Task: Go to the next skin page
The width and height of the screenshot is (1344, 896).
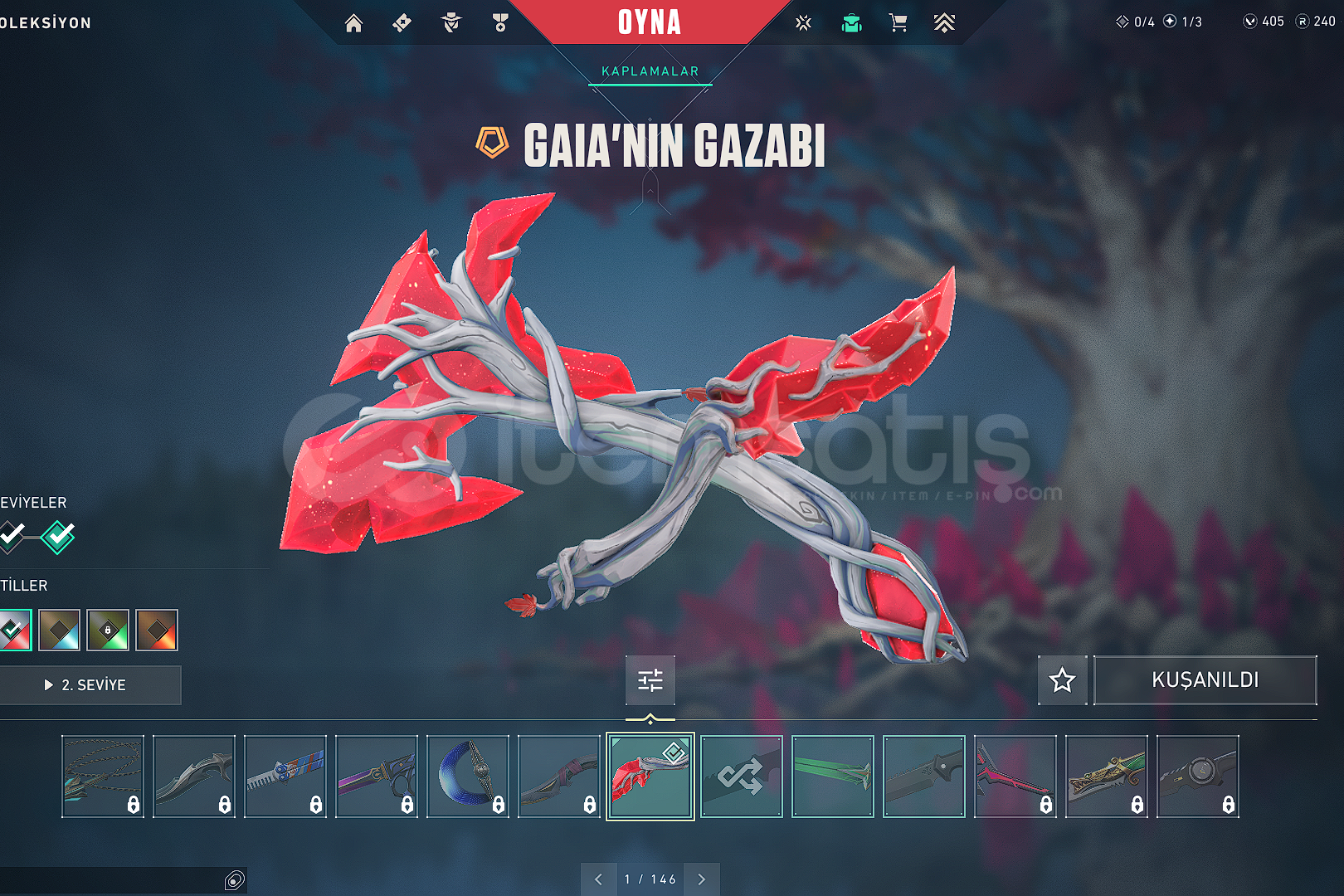Action: [702, 879]
